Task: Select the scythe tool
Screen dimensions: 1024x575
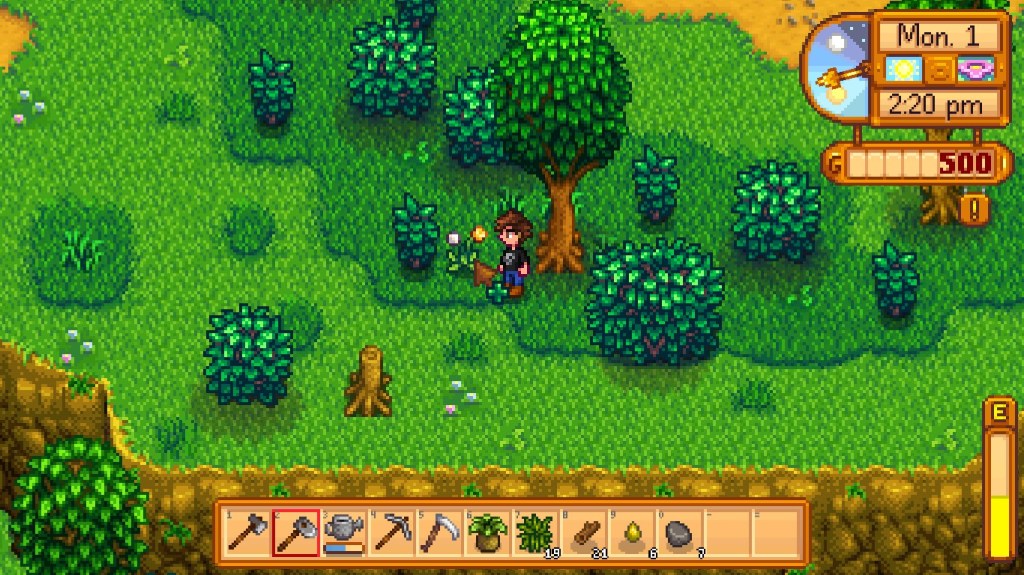Action: coord(439,533)
